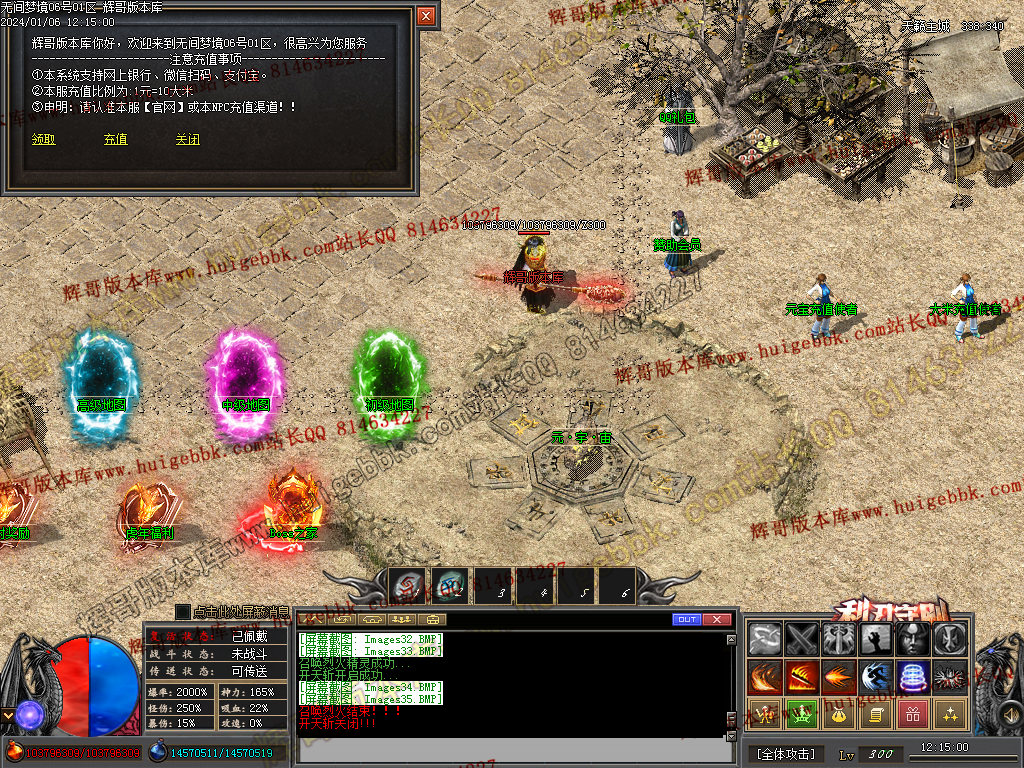Choose the 充值 (recharge) dialog option
Viewport: 1024px width, 768px height.
point(115,140)
